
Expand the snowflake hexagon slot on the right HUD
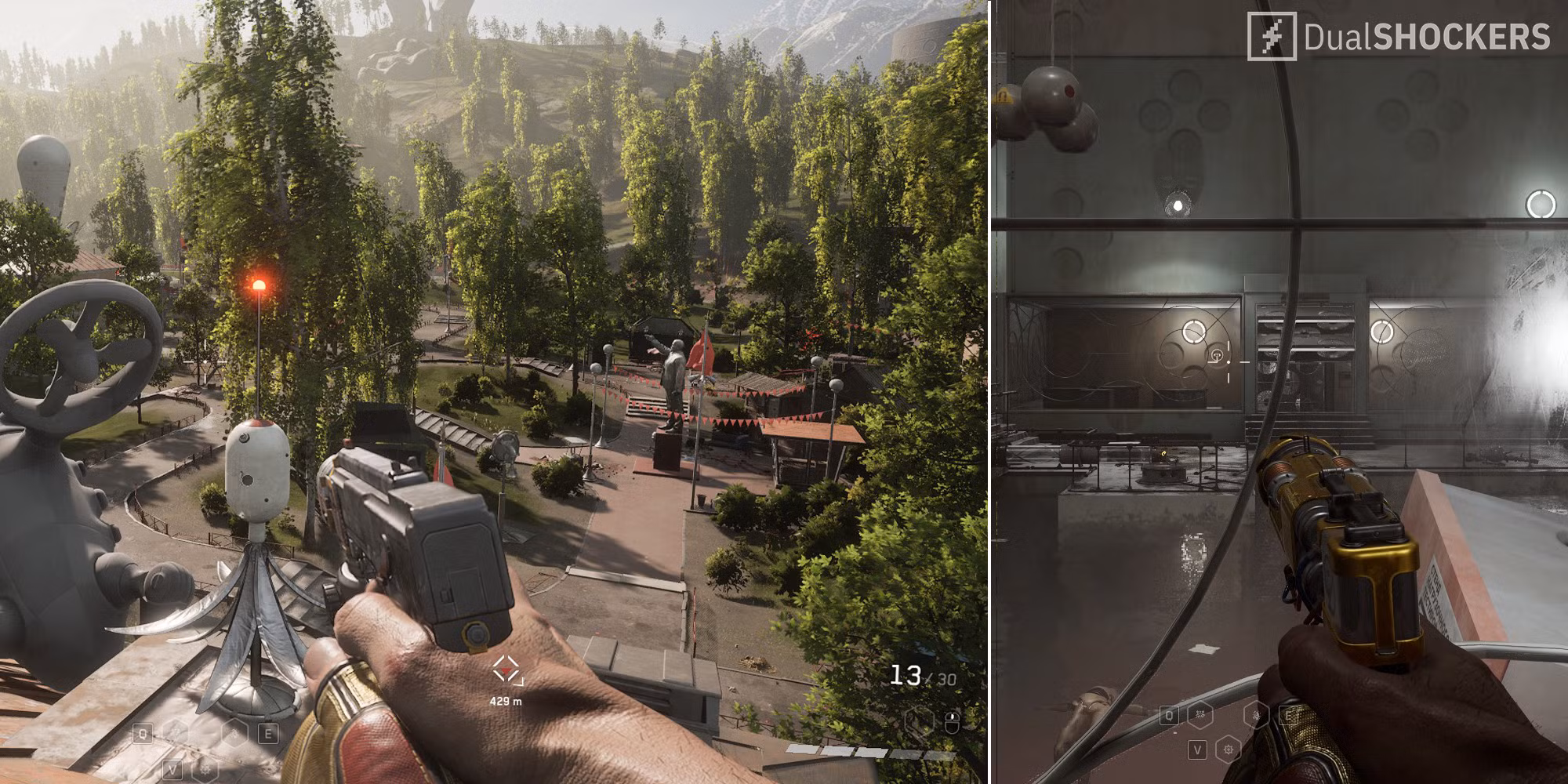point(1200,715)
